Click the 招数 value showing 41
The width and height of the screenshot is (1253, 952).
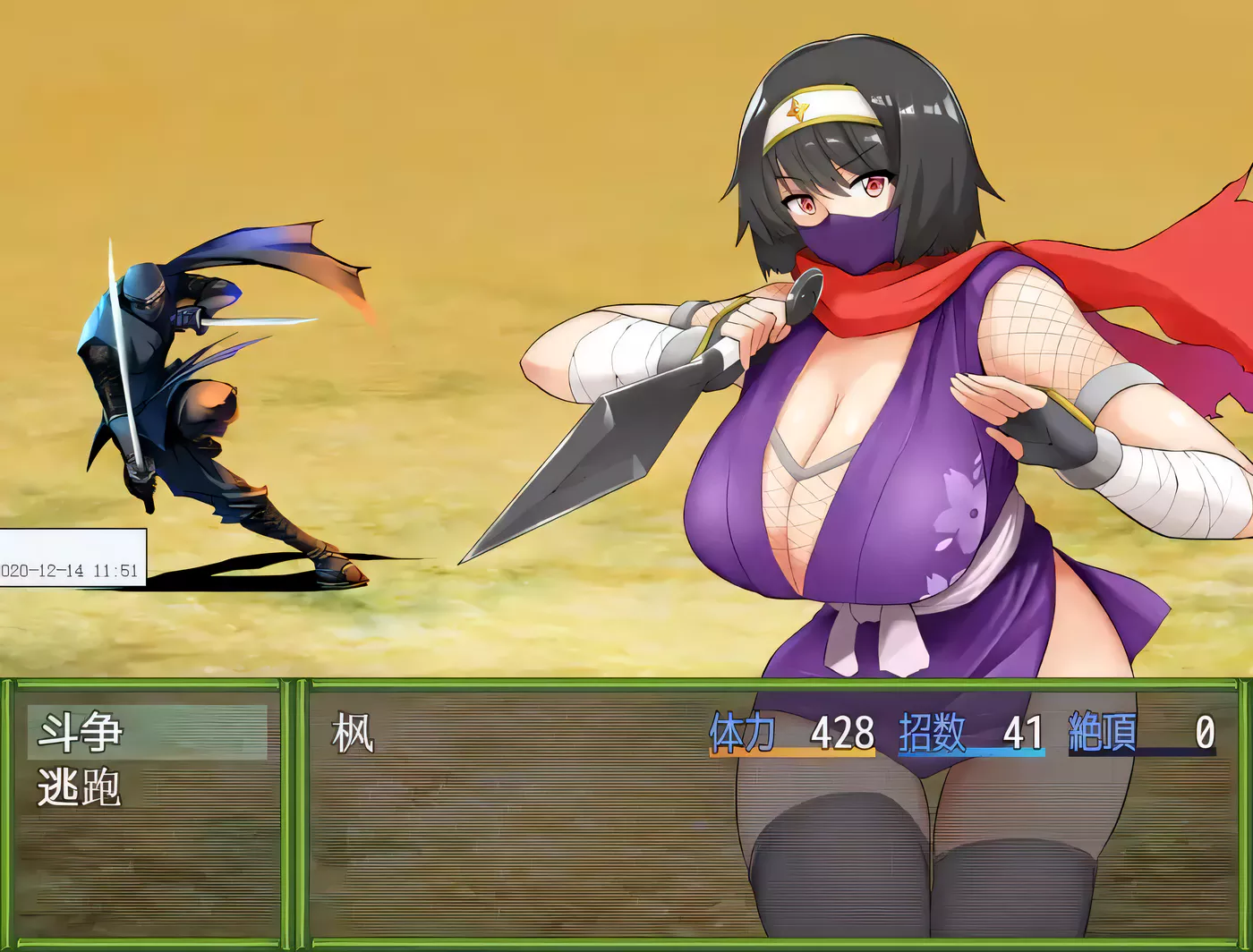[x=1023, y=734]
